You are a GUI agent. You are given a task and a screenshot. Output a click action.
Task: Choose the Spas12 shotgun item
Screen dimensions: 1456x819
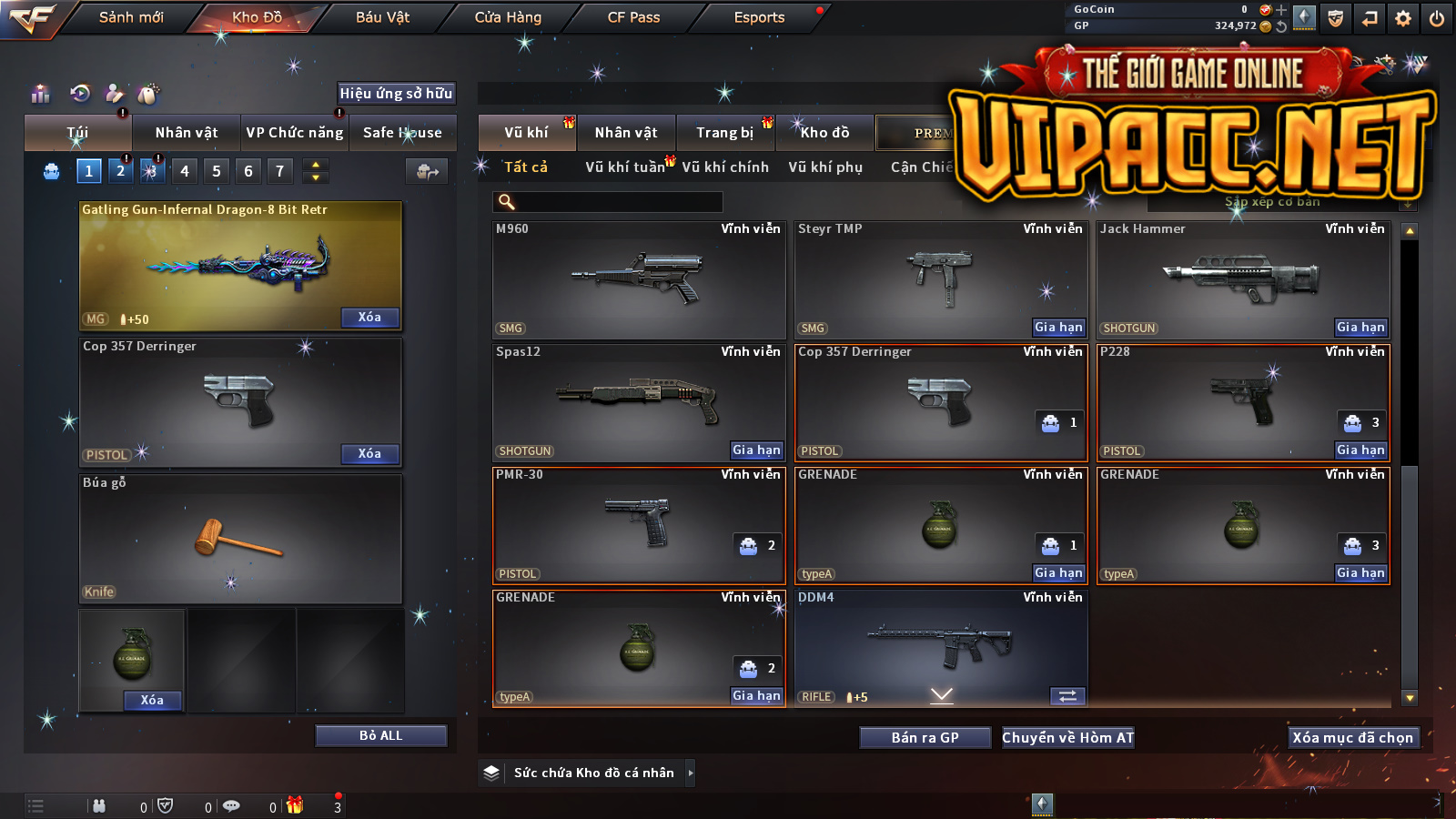(x=638, y=402)
